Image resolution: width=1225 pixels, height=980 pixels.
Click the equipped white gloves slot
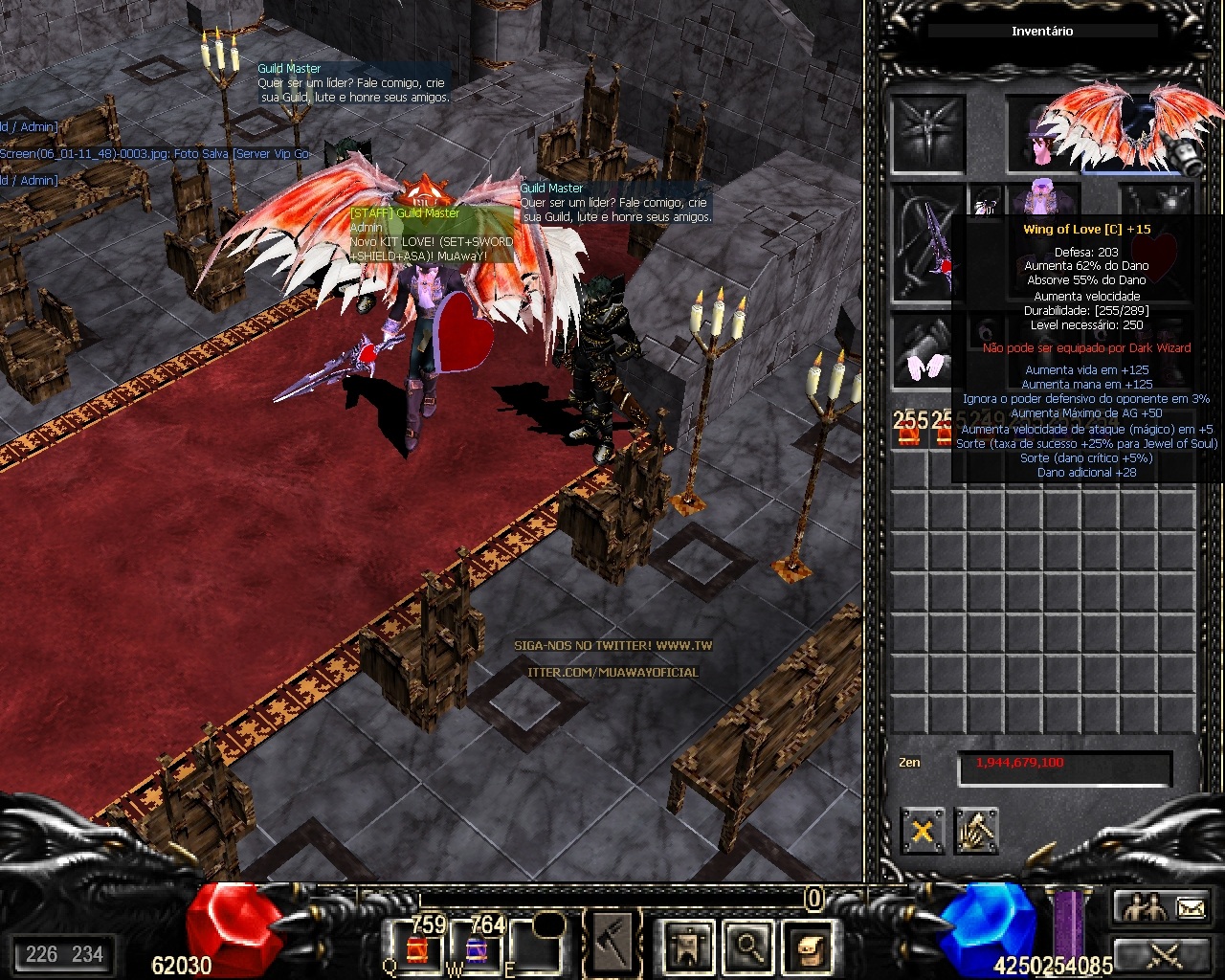[x=927, y=352]
